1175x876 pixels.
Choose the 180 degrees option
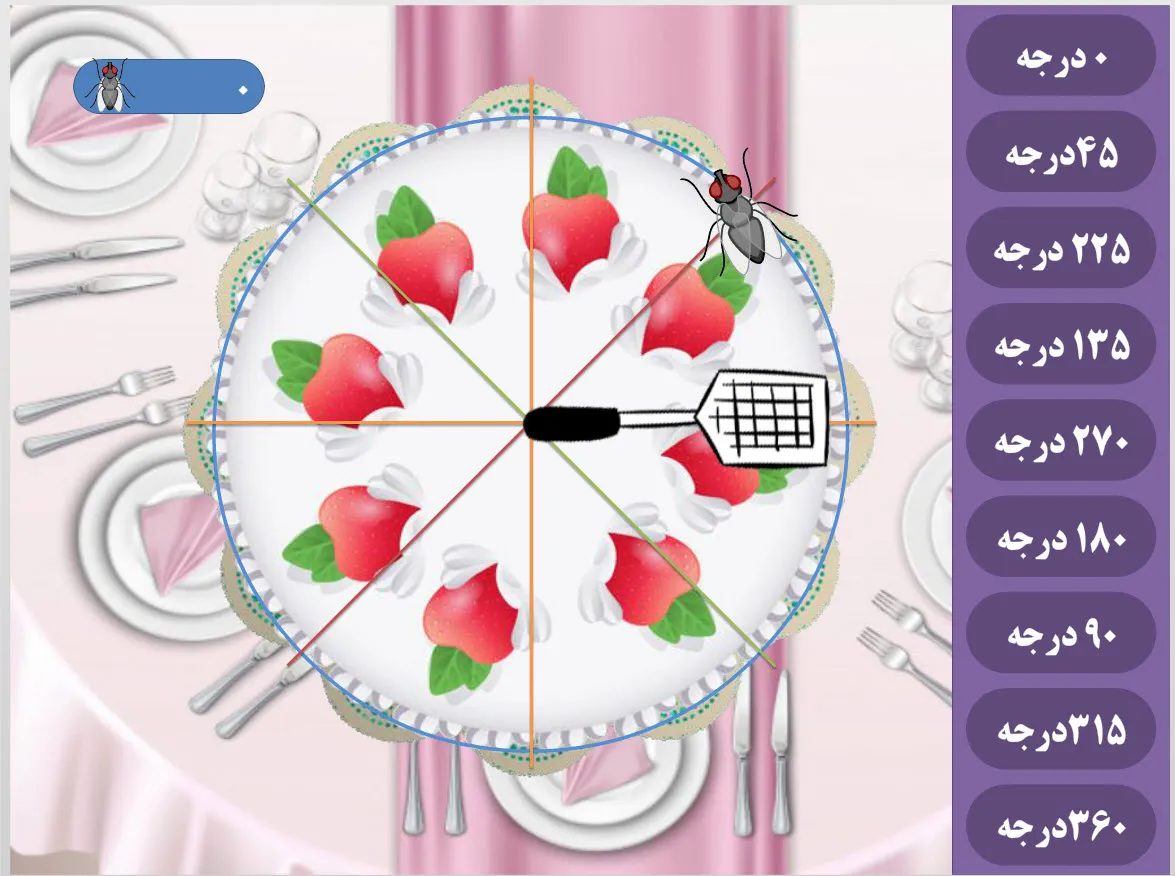[x=1061, y=537]
